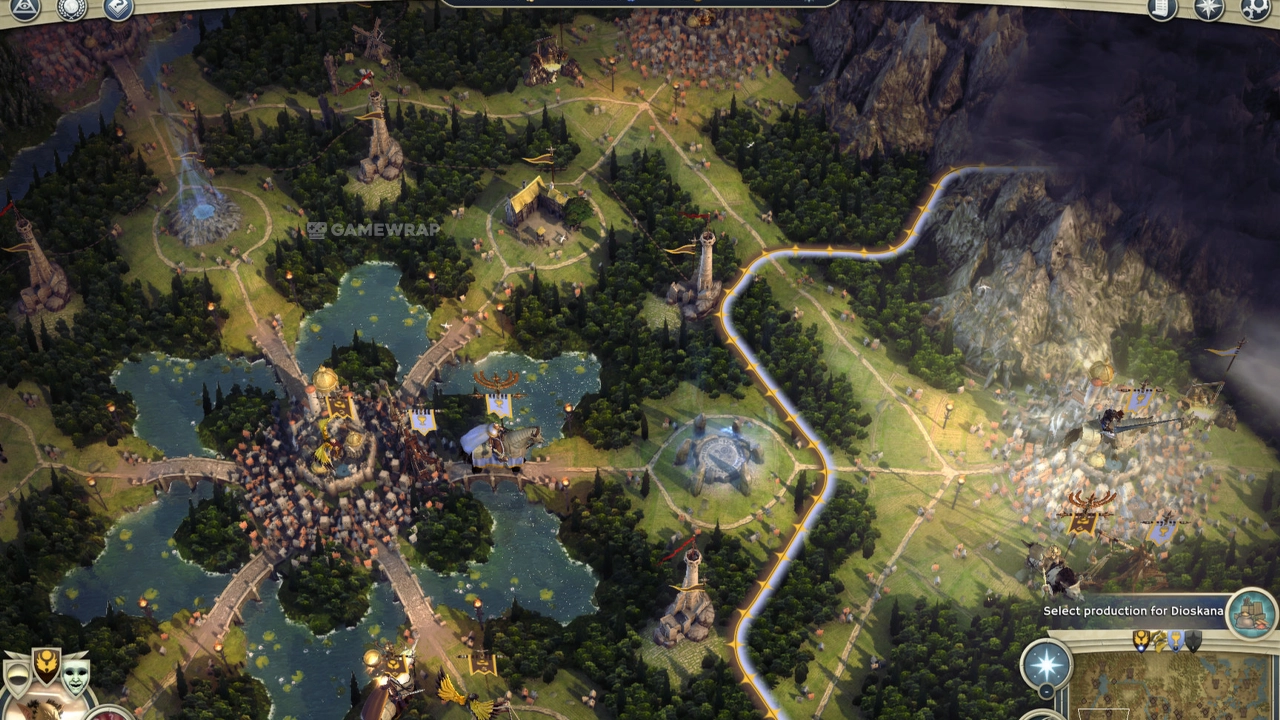Image resolution: width=1280 pixels, height=720 pixels.
Task: Click the golden eagle shield emblem
Action: pyautogui.click(x=46, y=665)
